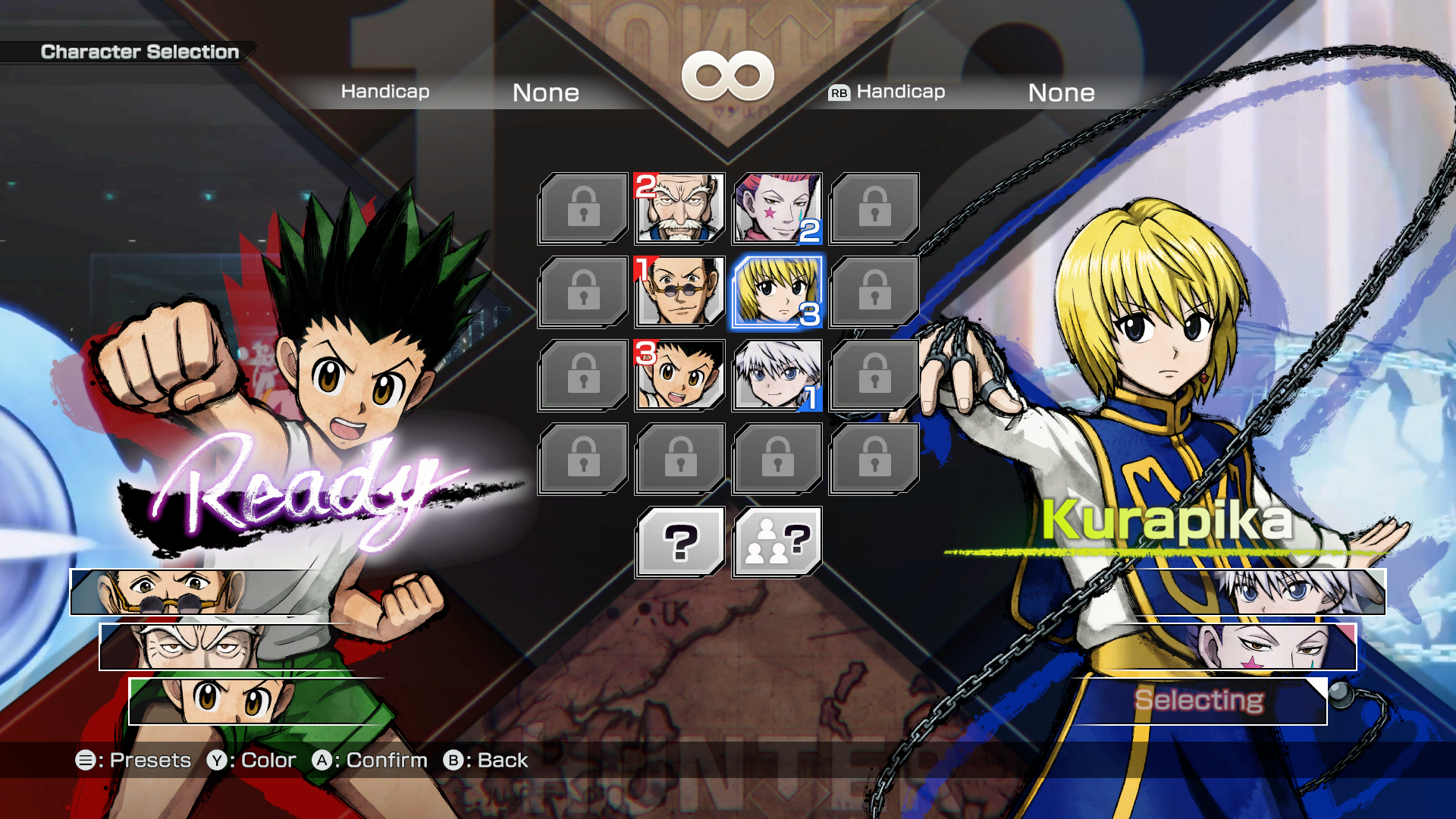Change the left player's Handicap setting
Screen dimensions: 1456x819
pos(545,93)
